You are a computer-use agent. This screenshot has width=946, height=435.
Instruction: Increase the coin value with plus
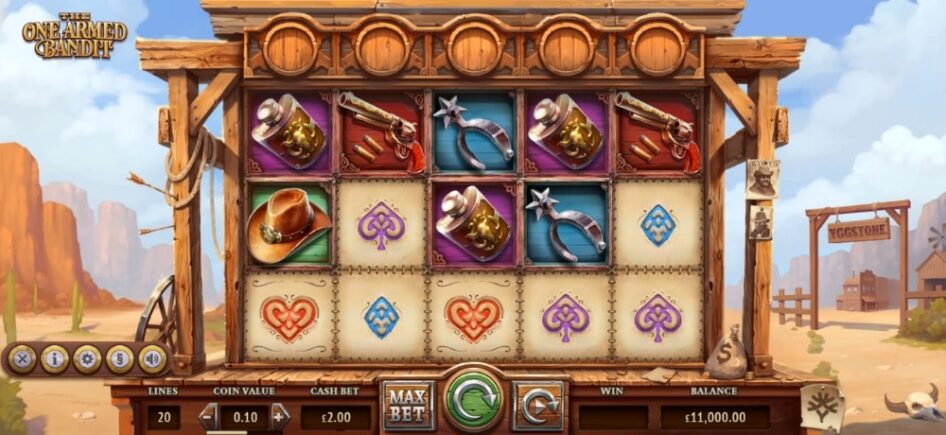279,415
